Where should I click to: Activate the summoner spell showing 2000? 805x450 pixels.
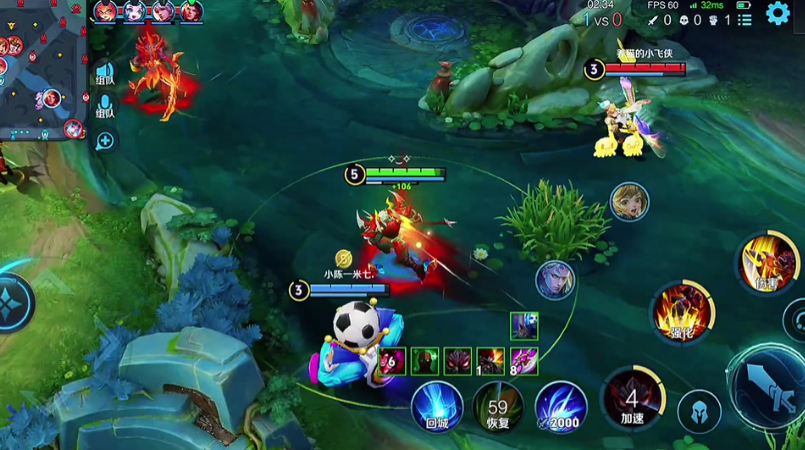560,407
